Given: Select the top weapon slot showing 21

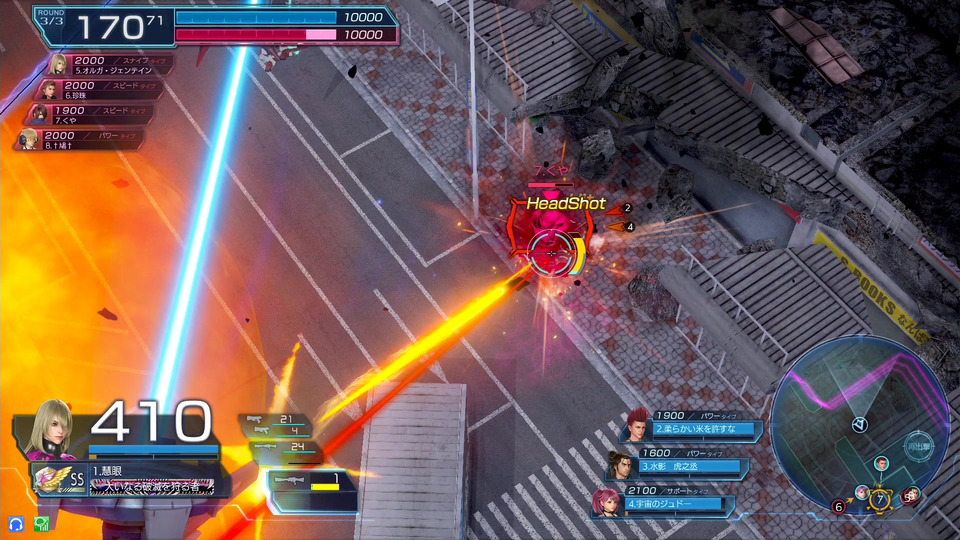Looking at the screenshot, I should 275,420.
